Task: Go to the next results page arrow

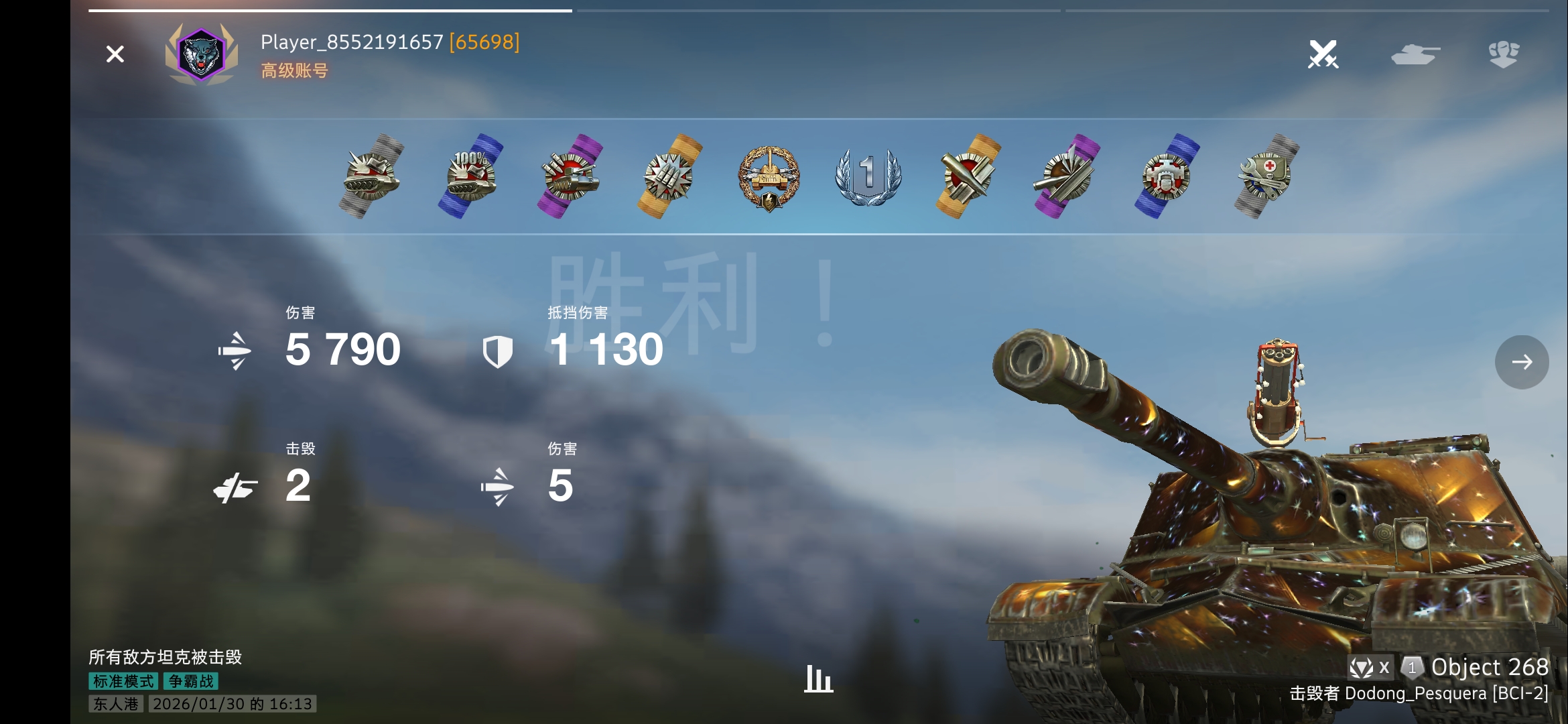Action: pos(1521,362)
